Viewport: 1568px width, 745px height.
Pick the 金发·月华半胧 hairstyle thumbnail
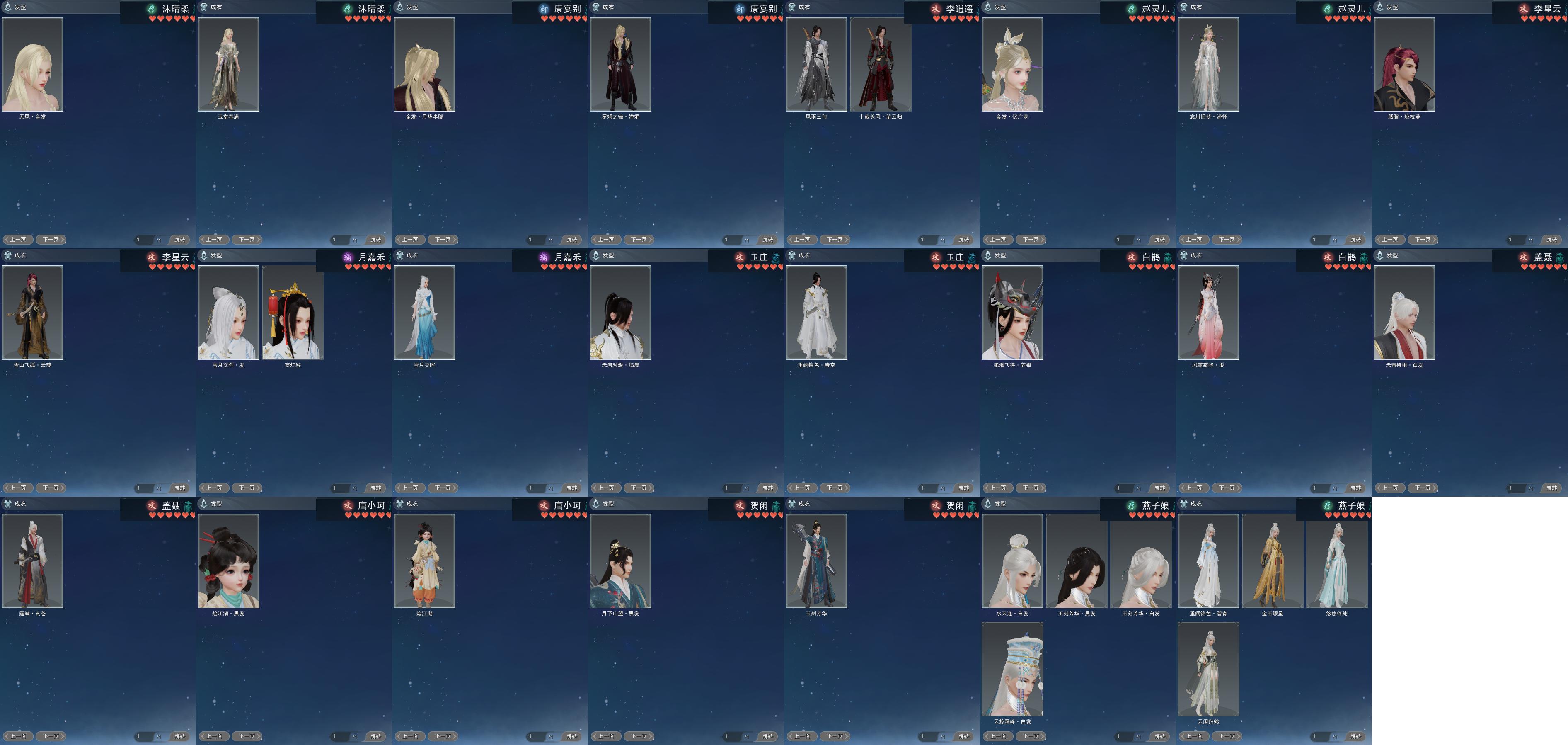(x=424, y=64)
